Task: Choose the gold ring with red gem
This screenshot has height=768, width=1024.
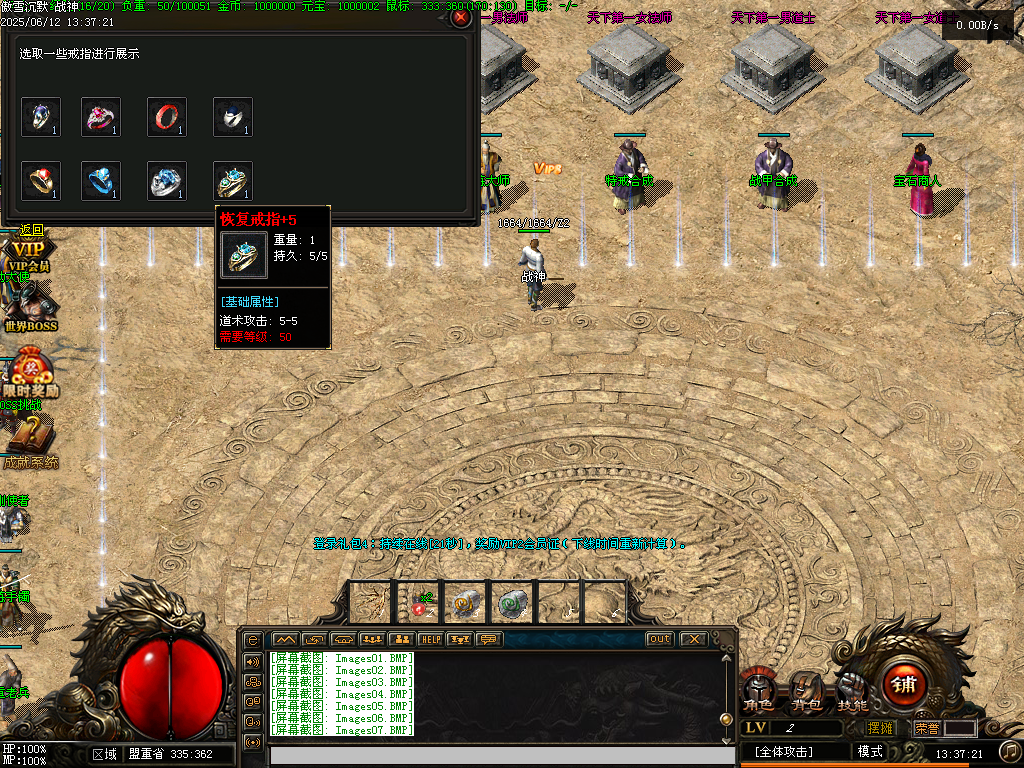Action: [41, 181]
